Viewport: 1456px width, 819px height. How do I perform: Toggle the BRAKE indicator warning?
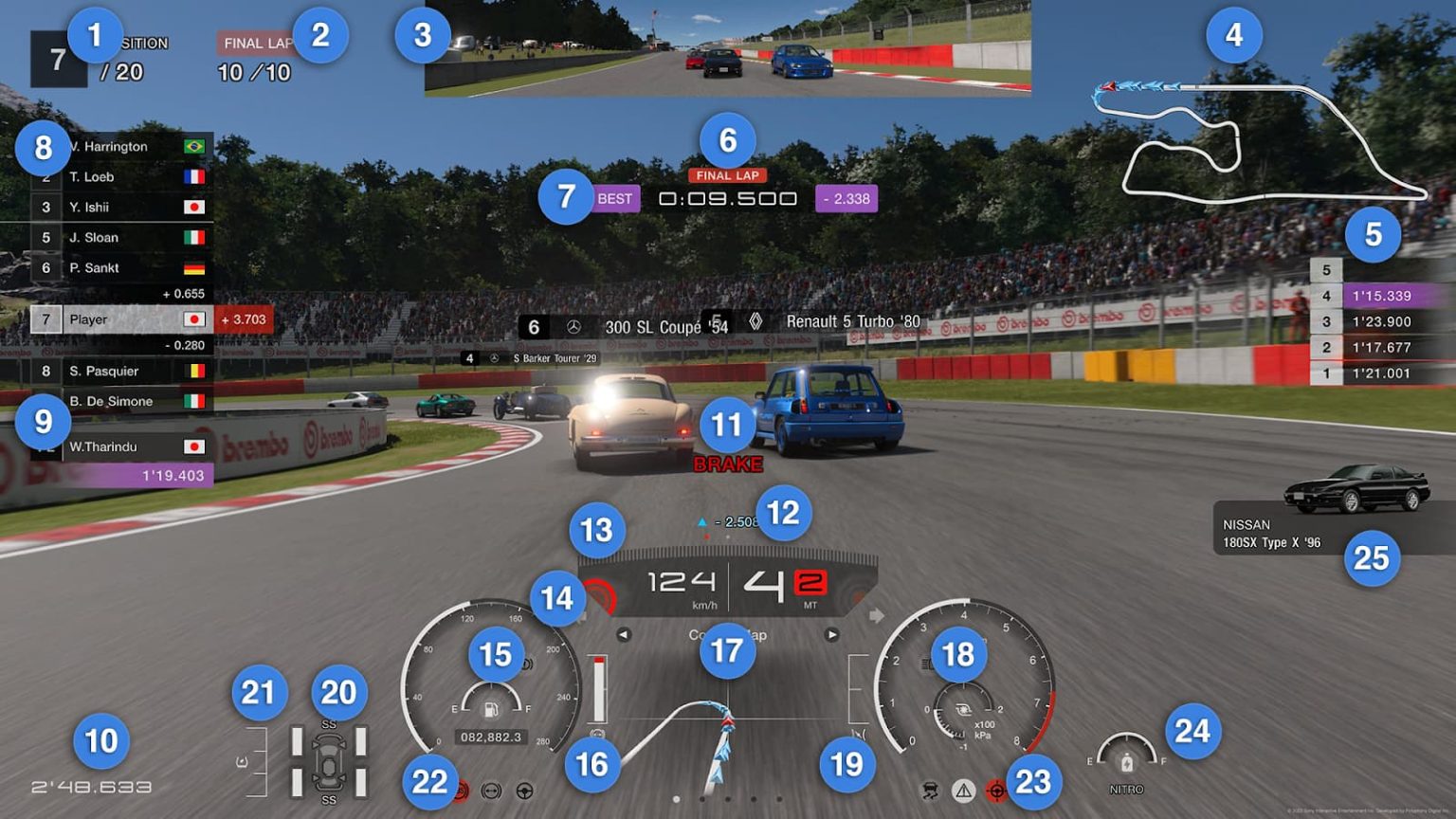(728, 464)
